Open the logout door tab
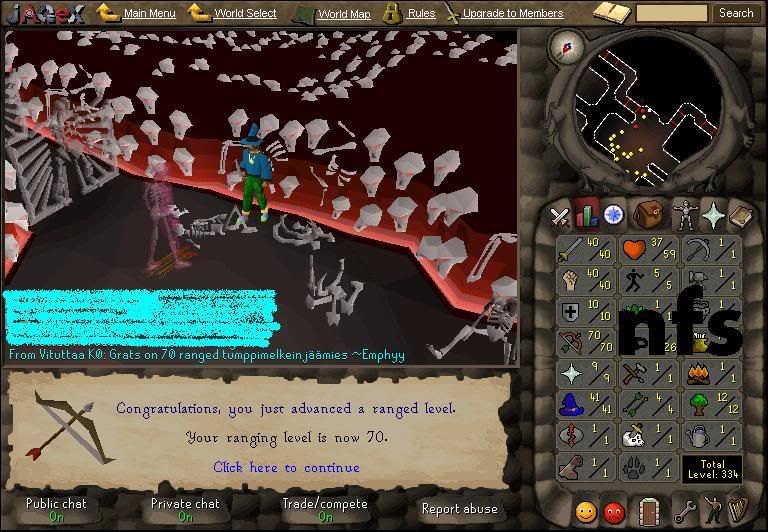768x532 pixels. pyautogui.click(x=650, y=510)
